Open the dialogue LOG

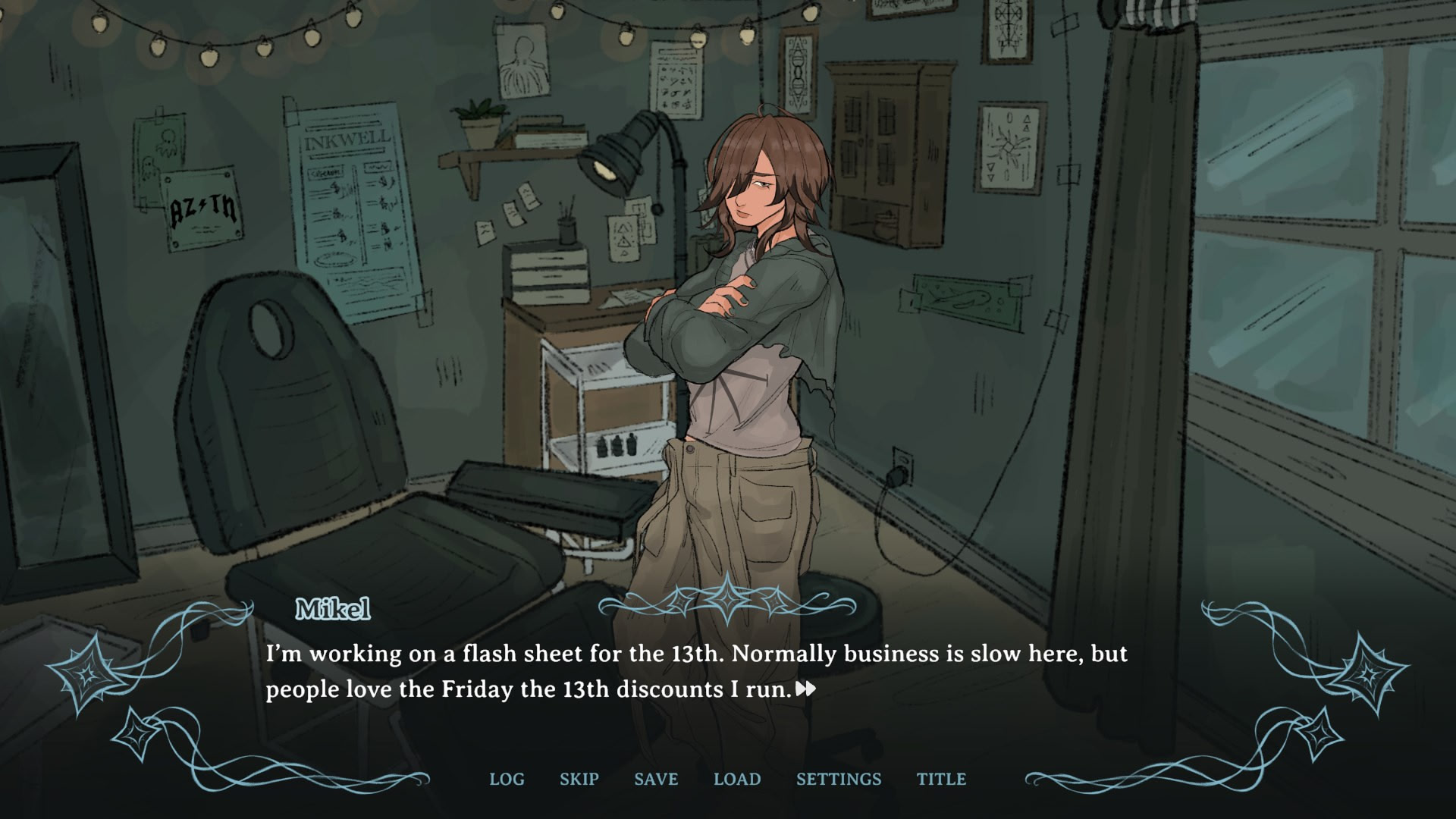(507, 779)
